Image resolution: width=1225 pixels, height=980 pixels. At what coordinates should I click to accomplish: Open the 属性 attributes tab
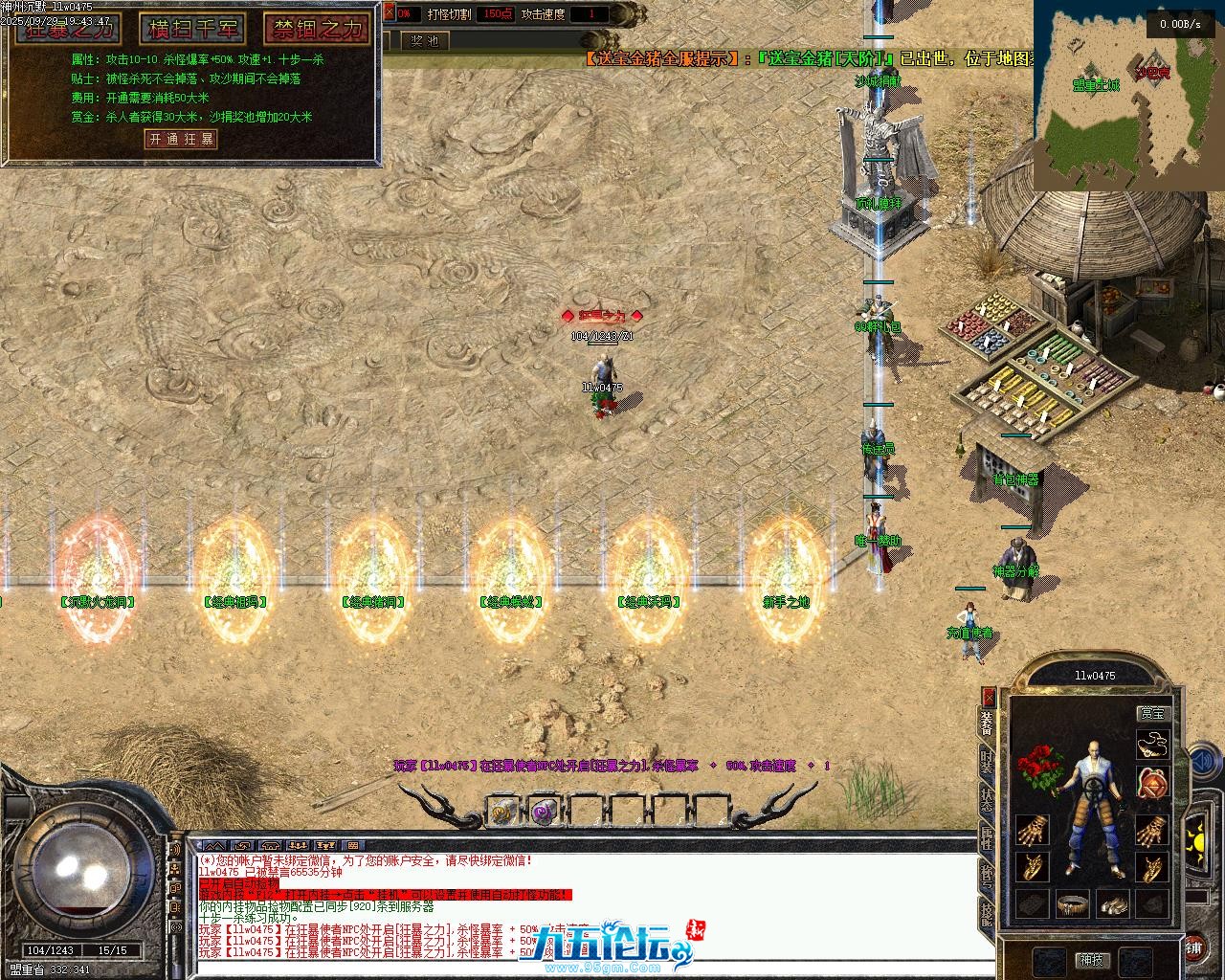tap(987, 839)
